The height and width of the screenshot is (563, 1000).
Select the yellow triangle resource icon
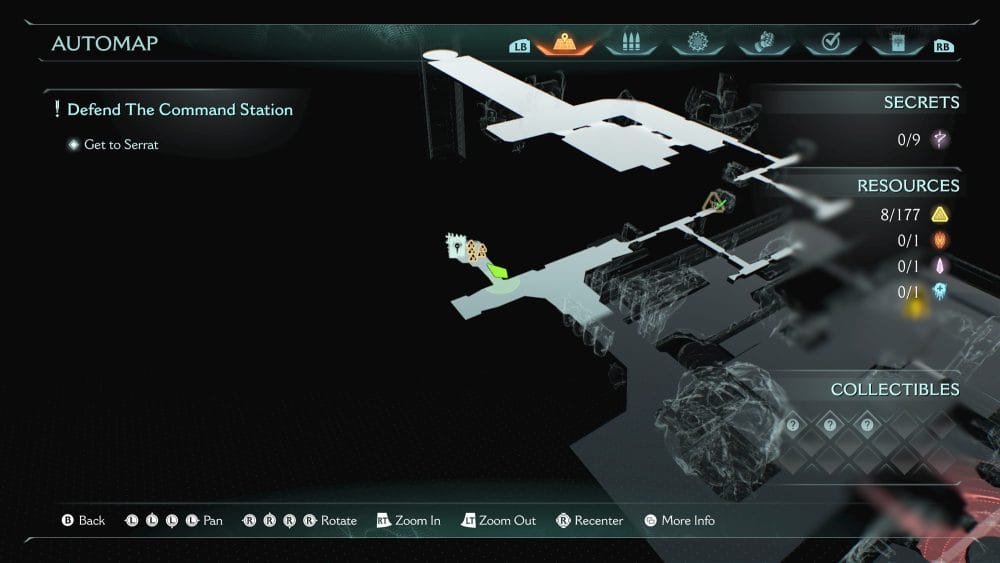pos(939,214)
